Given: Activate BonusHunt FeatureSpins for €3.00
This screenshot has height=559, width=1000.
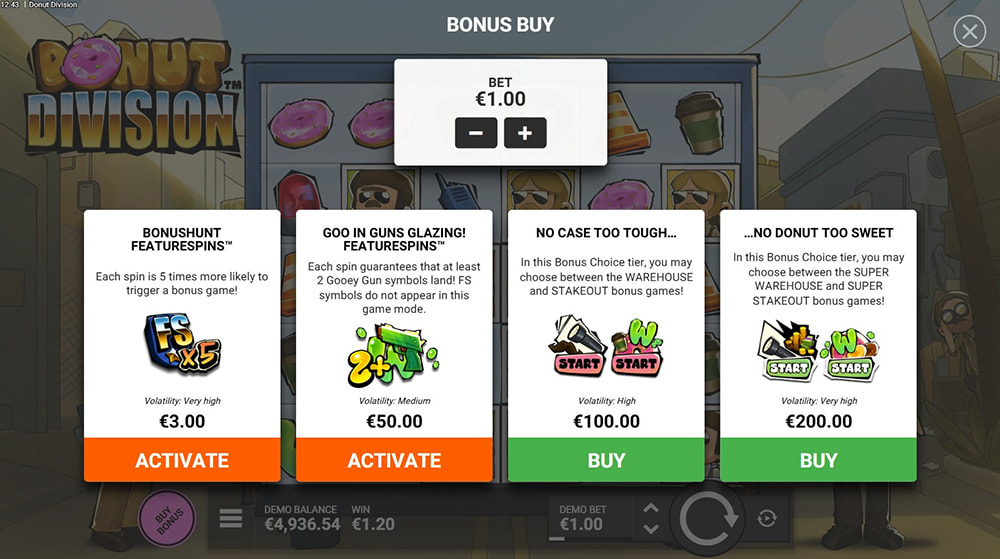Looking at the screenshot, I should click(182, 460).
